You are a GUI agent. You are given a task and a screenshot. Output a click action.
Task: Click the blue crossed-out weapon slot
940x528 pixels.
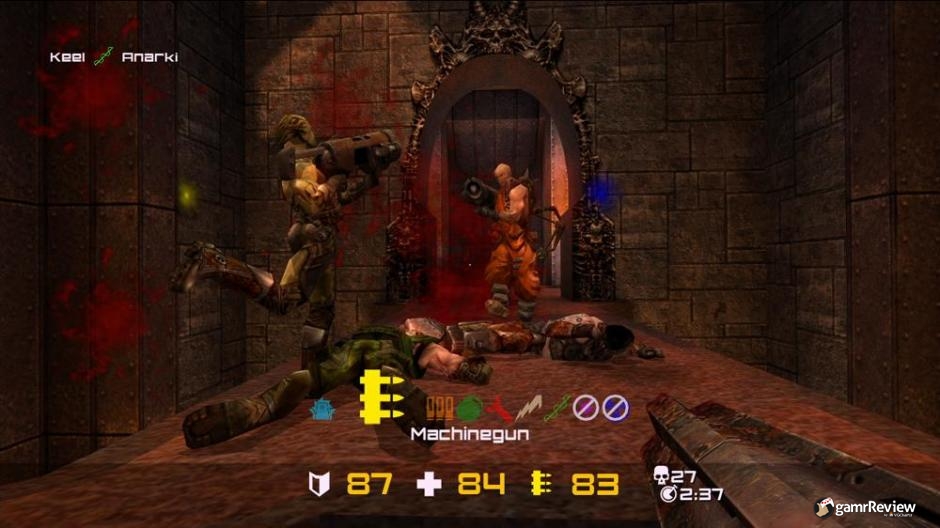click(614, 407)
